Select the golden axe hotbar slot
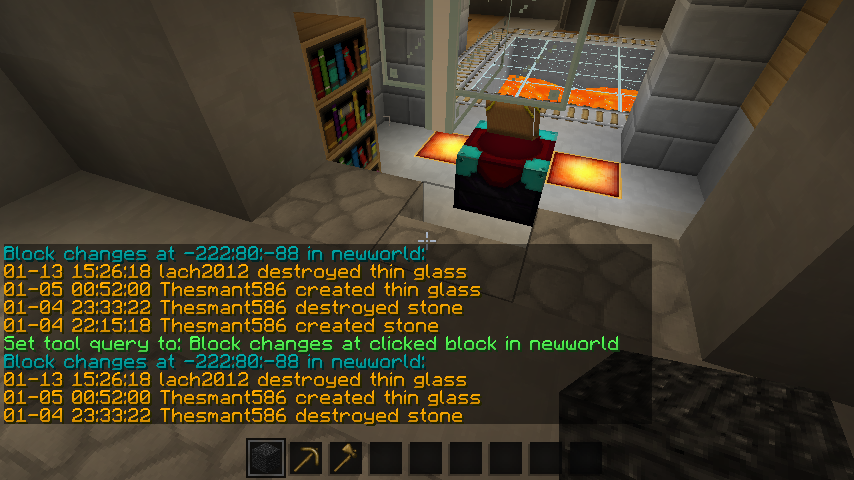Screen dimensions: 854x480 [x=346, y=459]
